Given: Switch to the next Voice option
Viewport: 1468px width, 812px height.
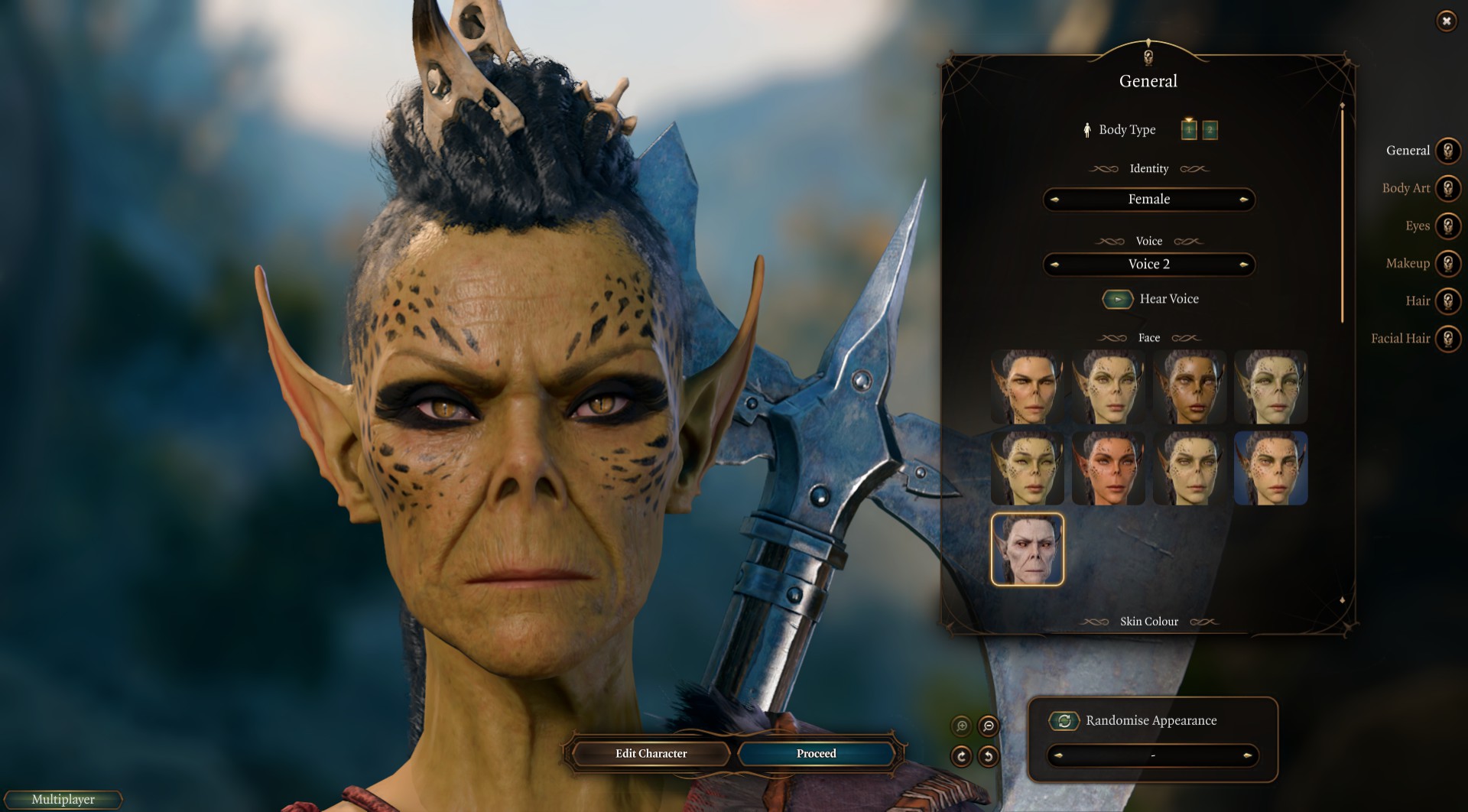Looking at the screenshot, I should tap(1244, 265).
